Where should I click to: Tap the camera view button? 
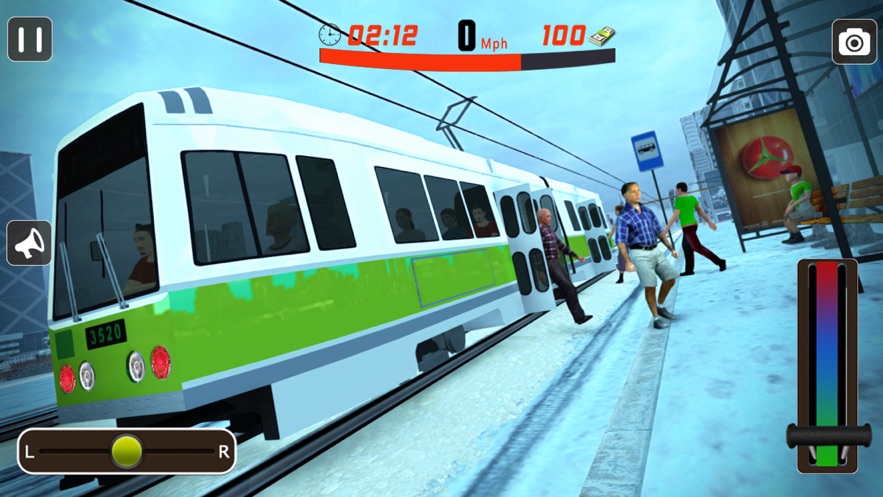pyautogui.click(x=853, y=42)
